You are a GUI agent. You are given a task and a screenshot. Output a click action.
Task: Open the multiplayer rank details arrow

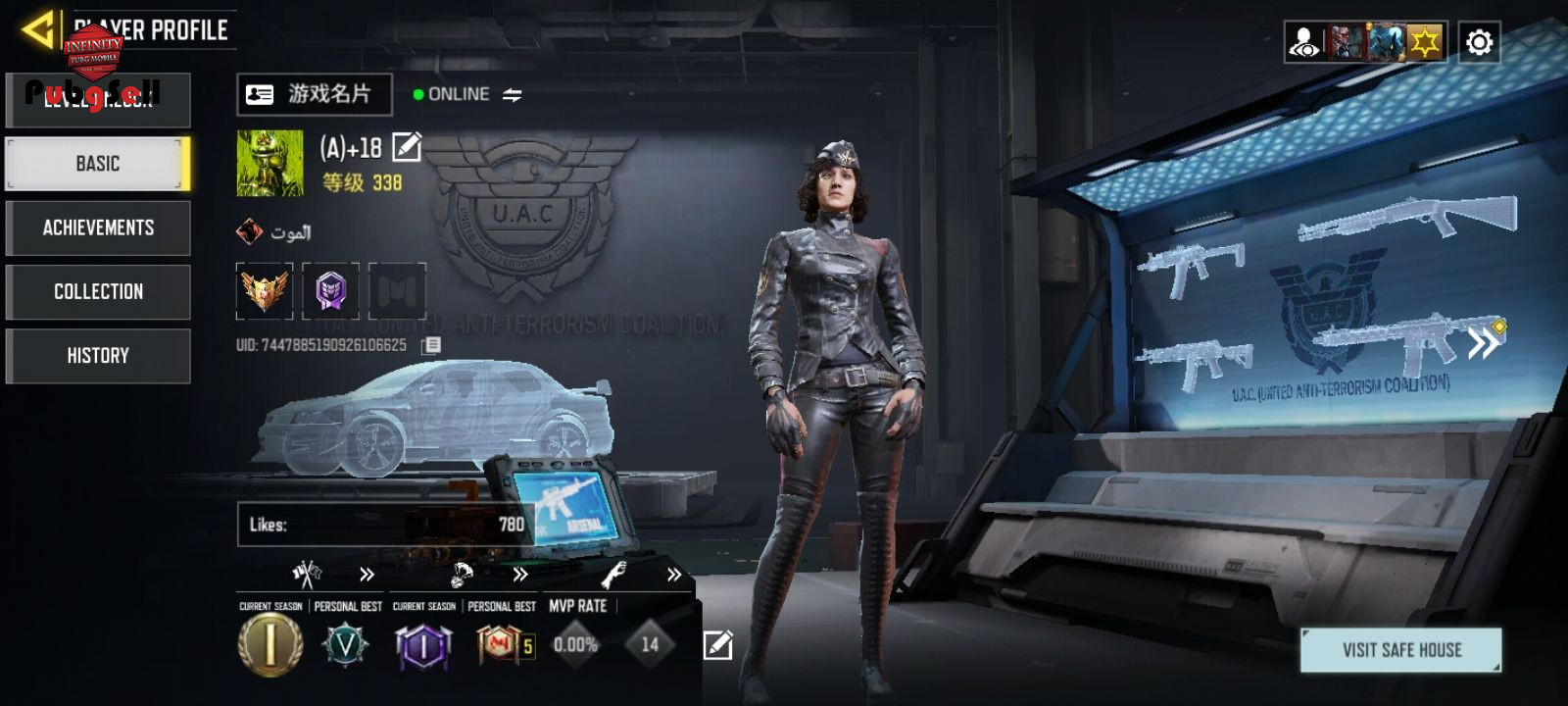[x=367, y=575]
